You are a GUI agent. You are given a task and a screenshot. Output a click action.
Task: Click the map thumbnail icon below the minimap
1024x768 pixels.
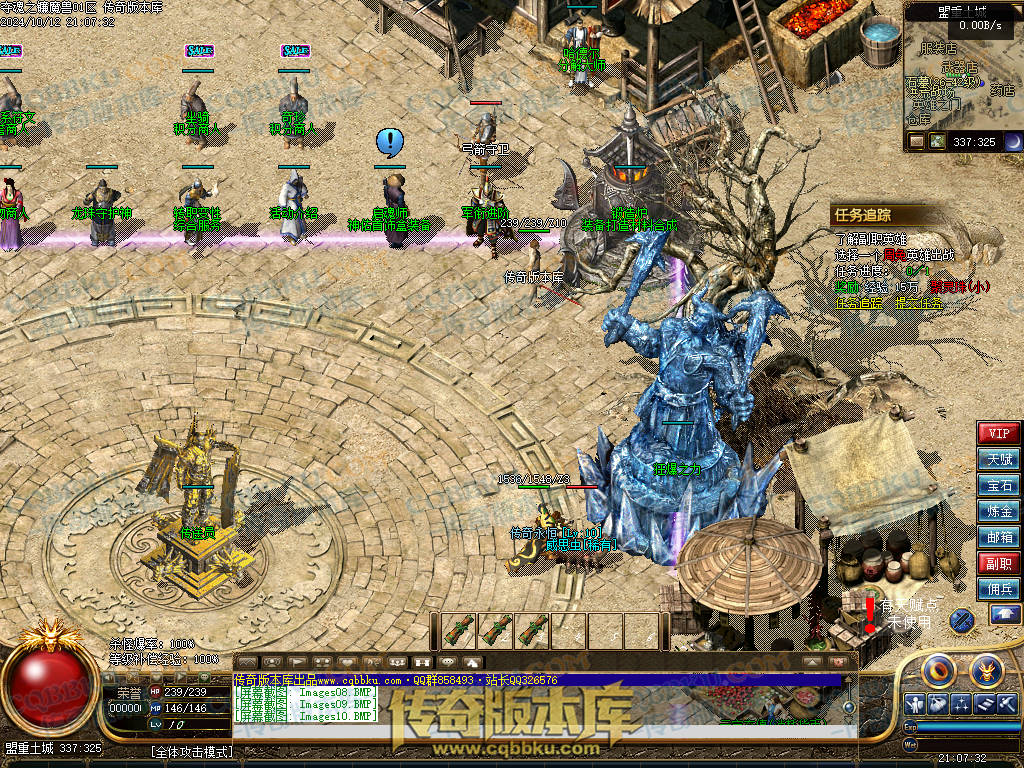(937, 142)
